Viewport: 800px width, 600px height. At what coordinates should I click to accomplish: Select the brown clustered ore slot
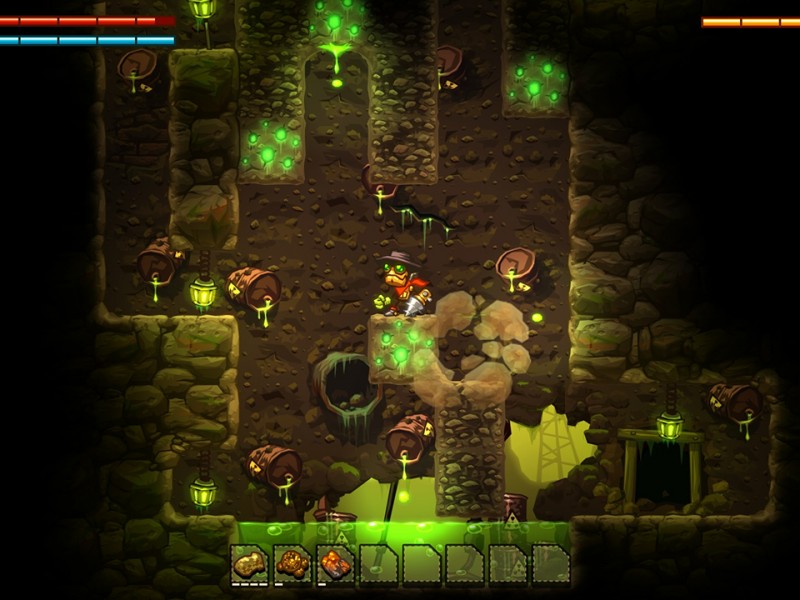point(292,564)
